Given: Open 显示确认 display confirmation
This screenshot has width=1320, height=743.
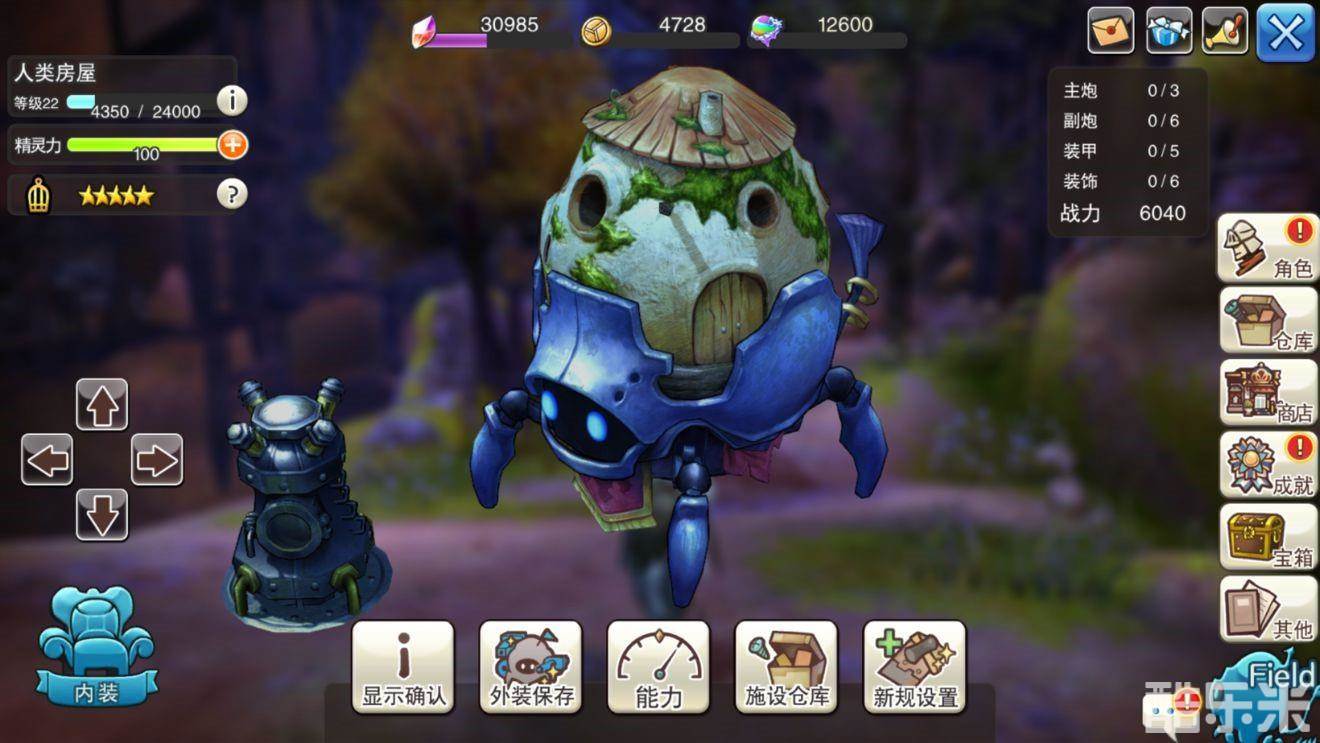Looking at the screenshot, I should pos(403,667).
